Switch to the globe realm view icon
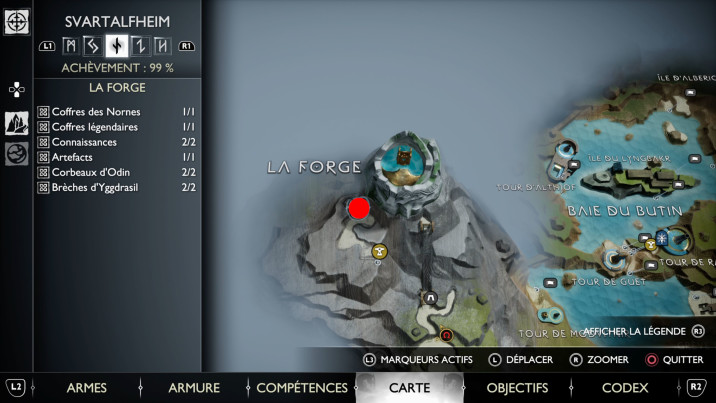716x403 pixels. [x=16, y=154]
